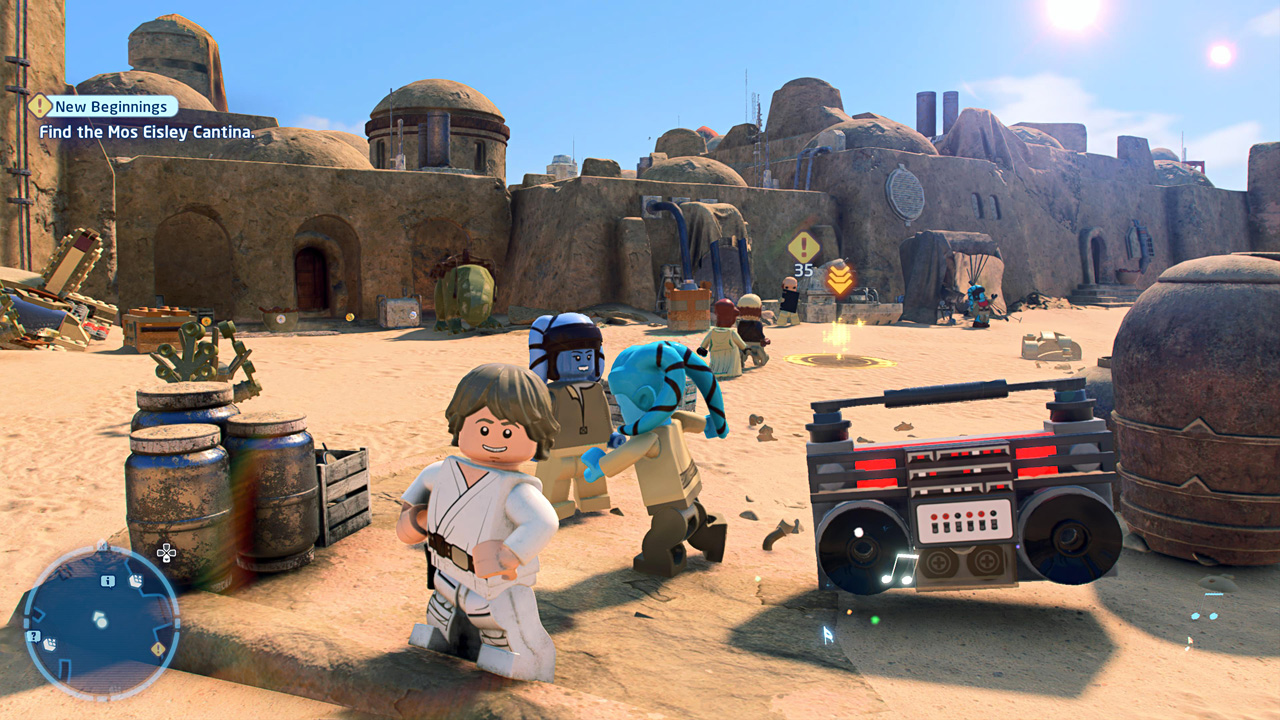Image resolution: width=1280 pixels, height=720 pixels.
Task: Click the brick collectible icon at minimap top right
Action: (x=135, y=580)
